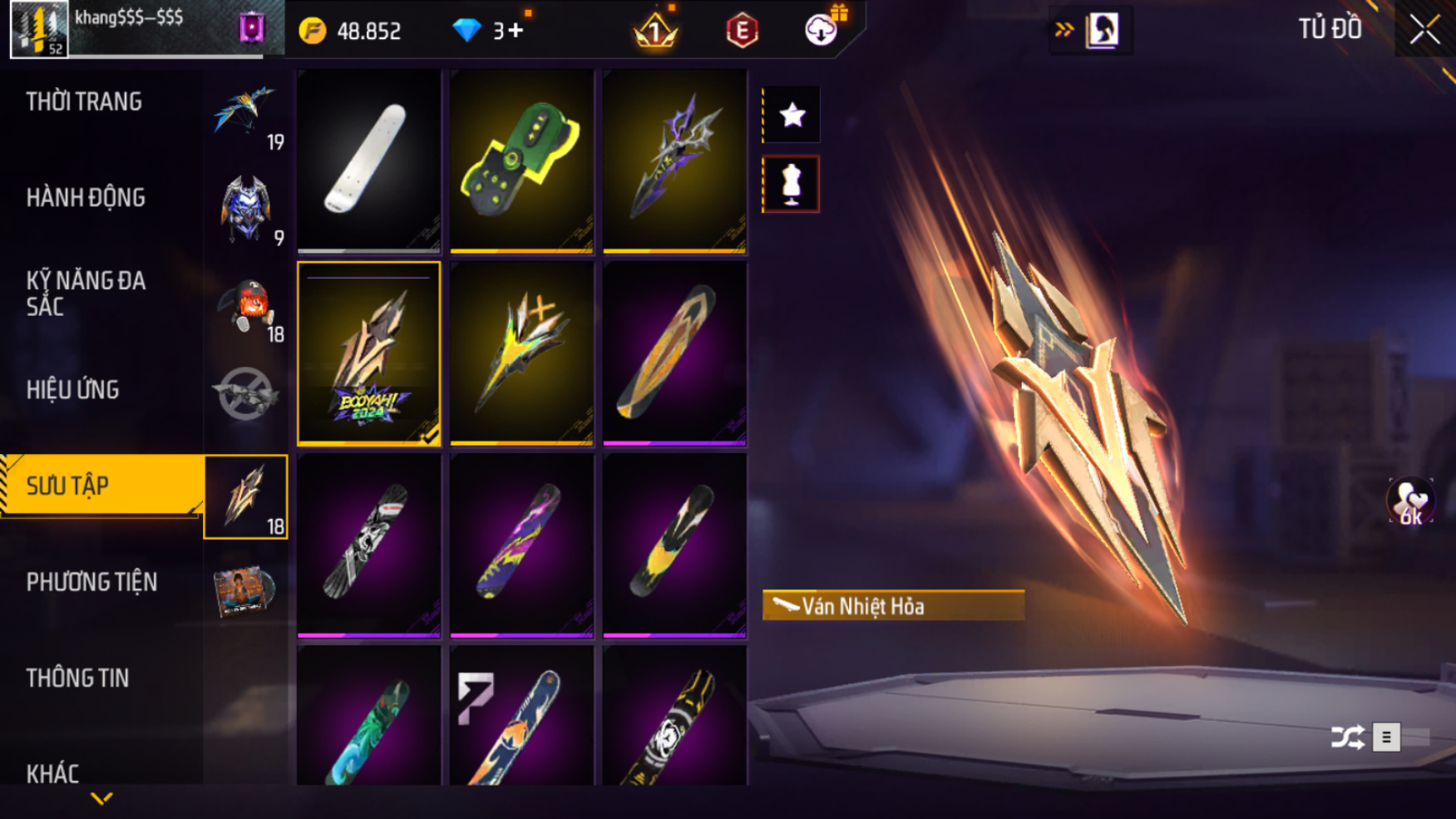Open the THỜI TRANG category
The width and height of the screenshot is (1456, 819).
click(x=84, y=102)
